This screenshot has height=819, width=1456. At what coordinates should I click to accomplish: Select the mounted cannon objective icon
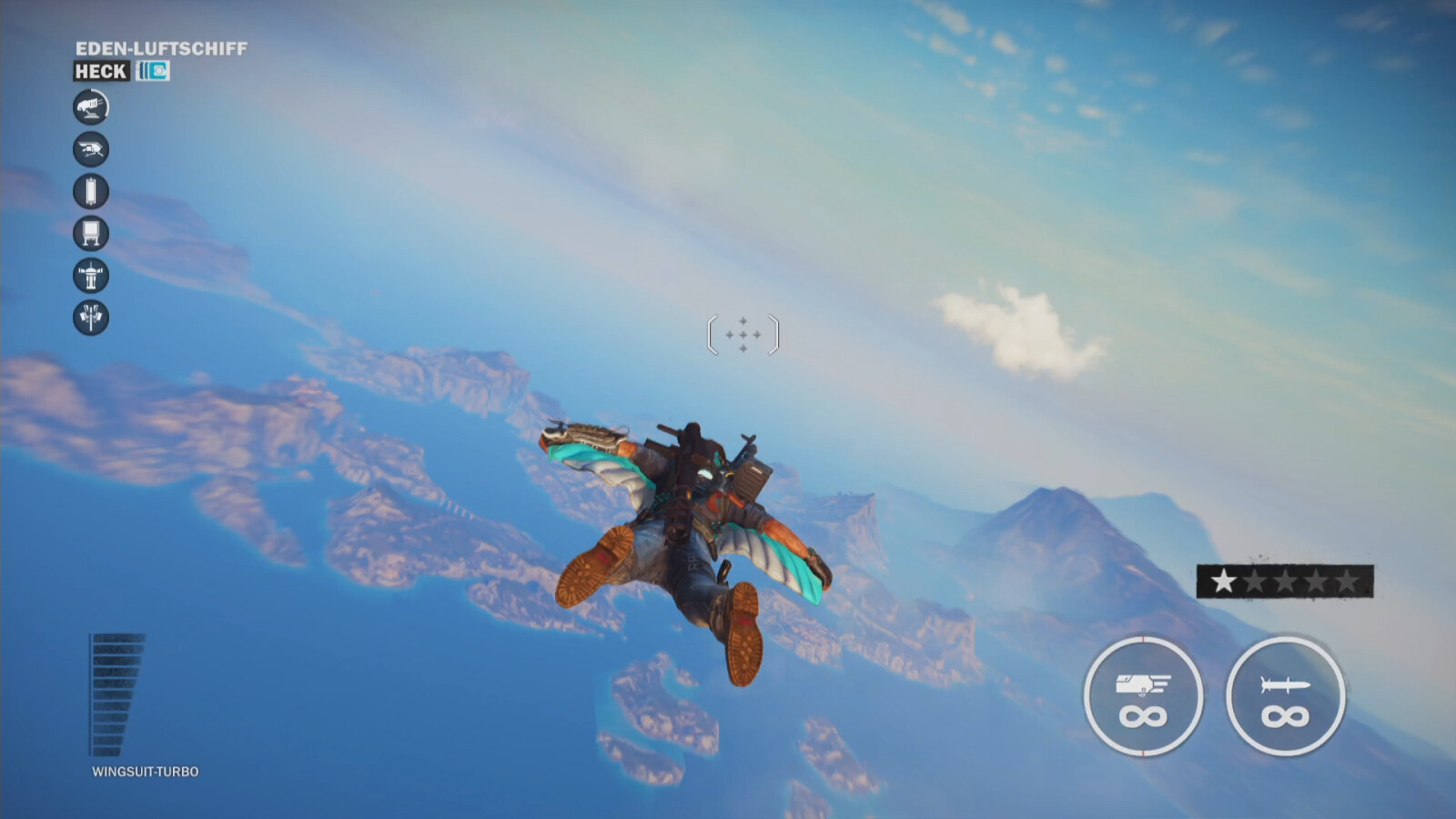(90, 108)
